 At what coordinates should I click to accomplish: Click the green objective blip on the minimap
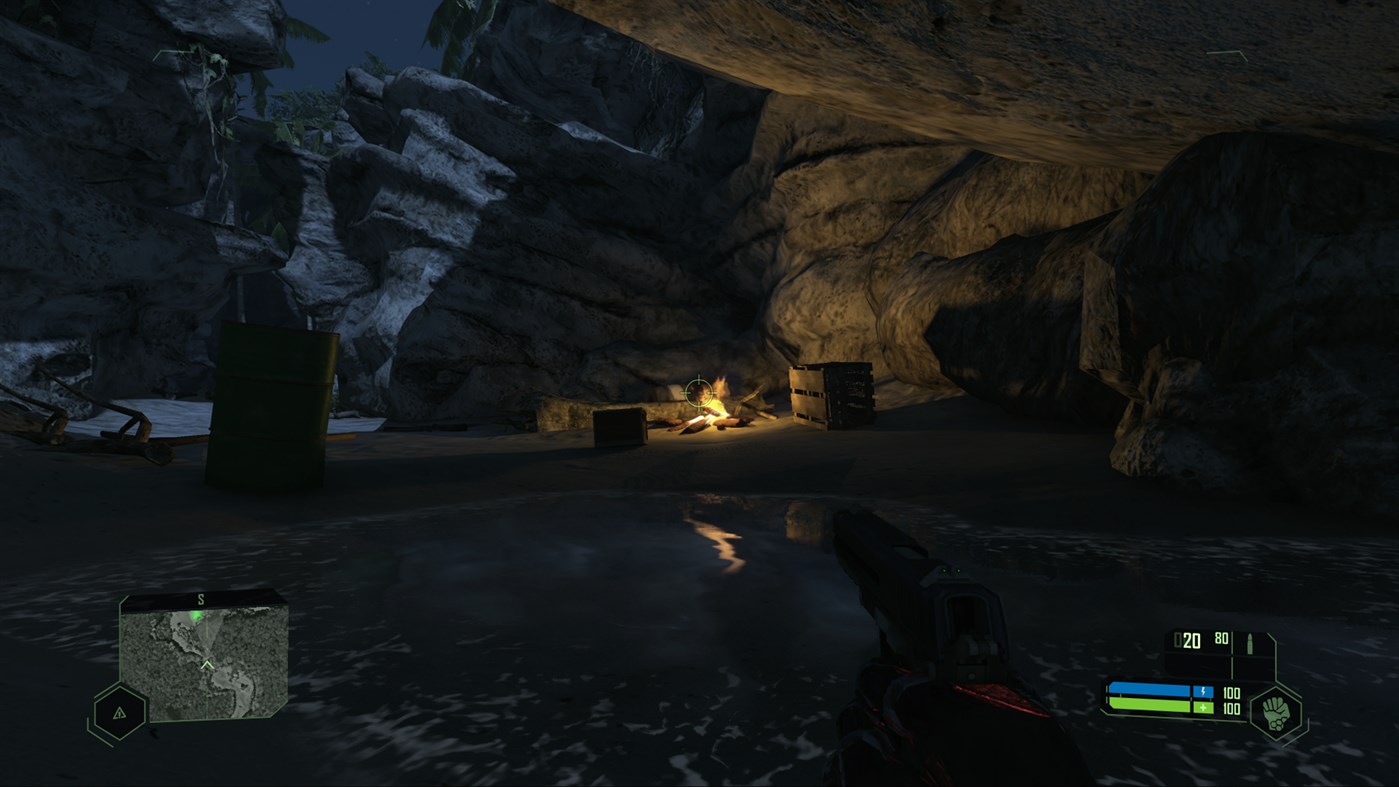click(195, 613)
